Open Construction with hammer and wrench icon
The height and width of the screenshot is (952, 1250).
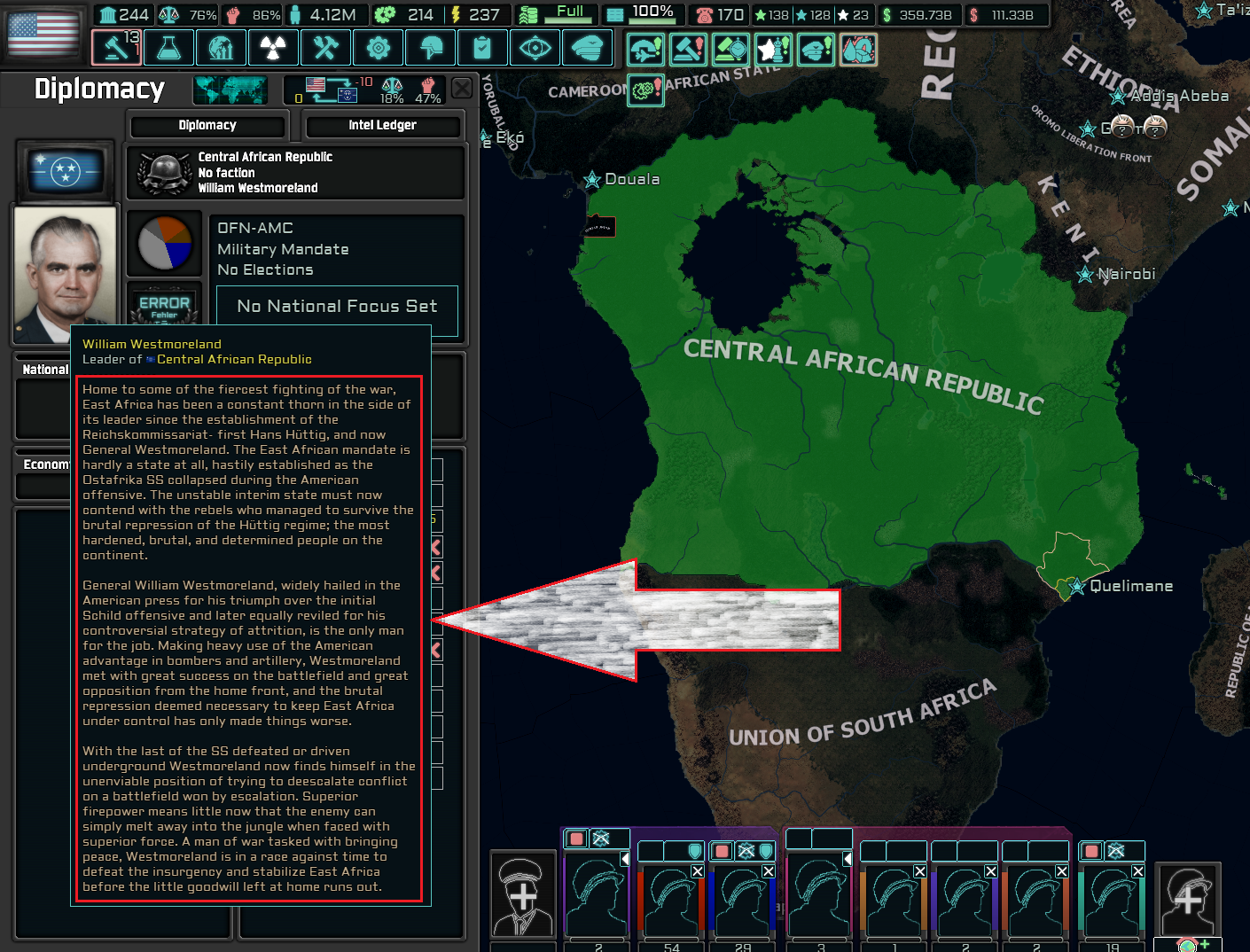click(325, 48)
